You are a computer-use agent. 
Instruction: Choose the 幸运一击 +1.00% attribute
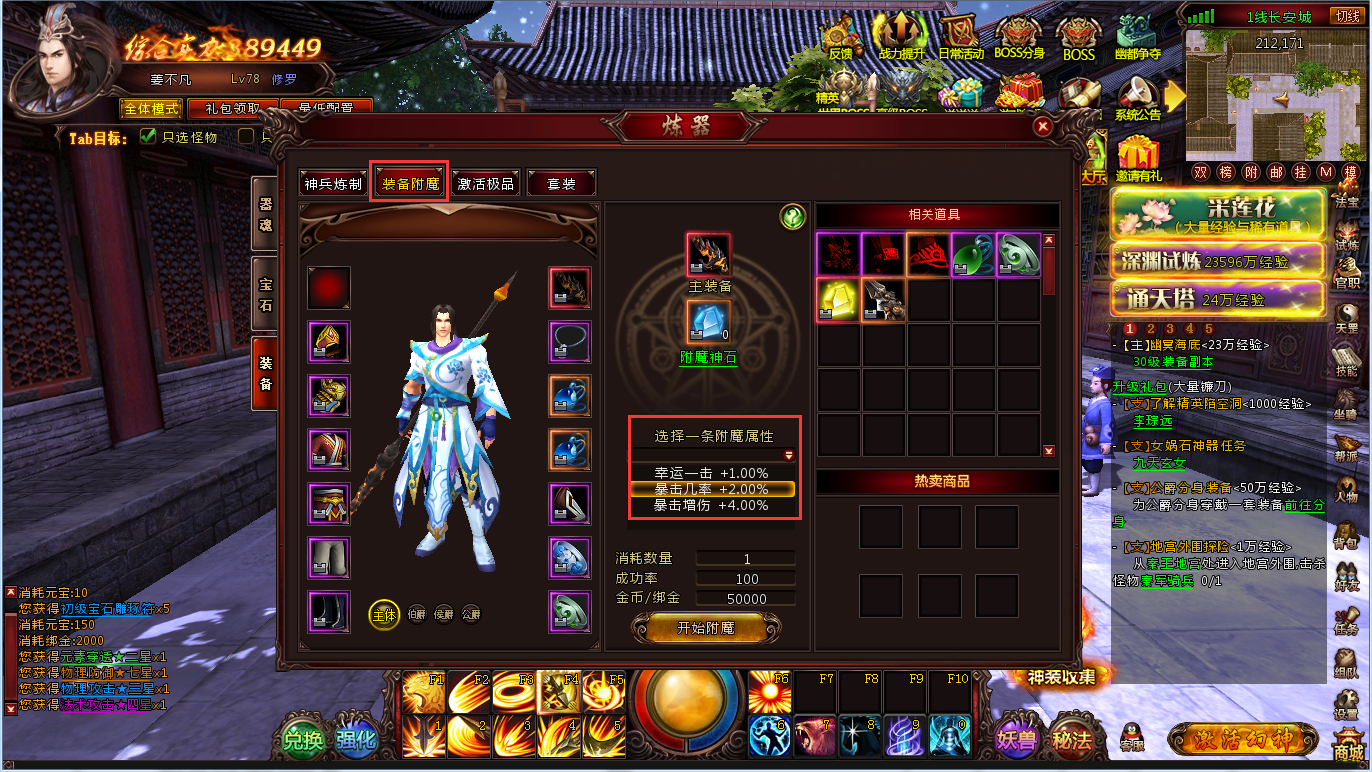pos(711,473)
